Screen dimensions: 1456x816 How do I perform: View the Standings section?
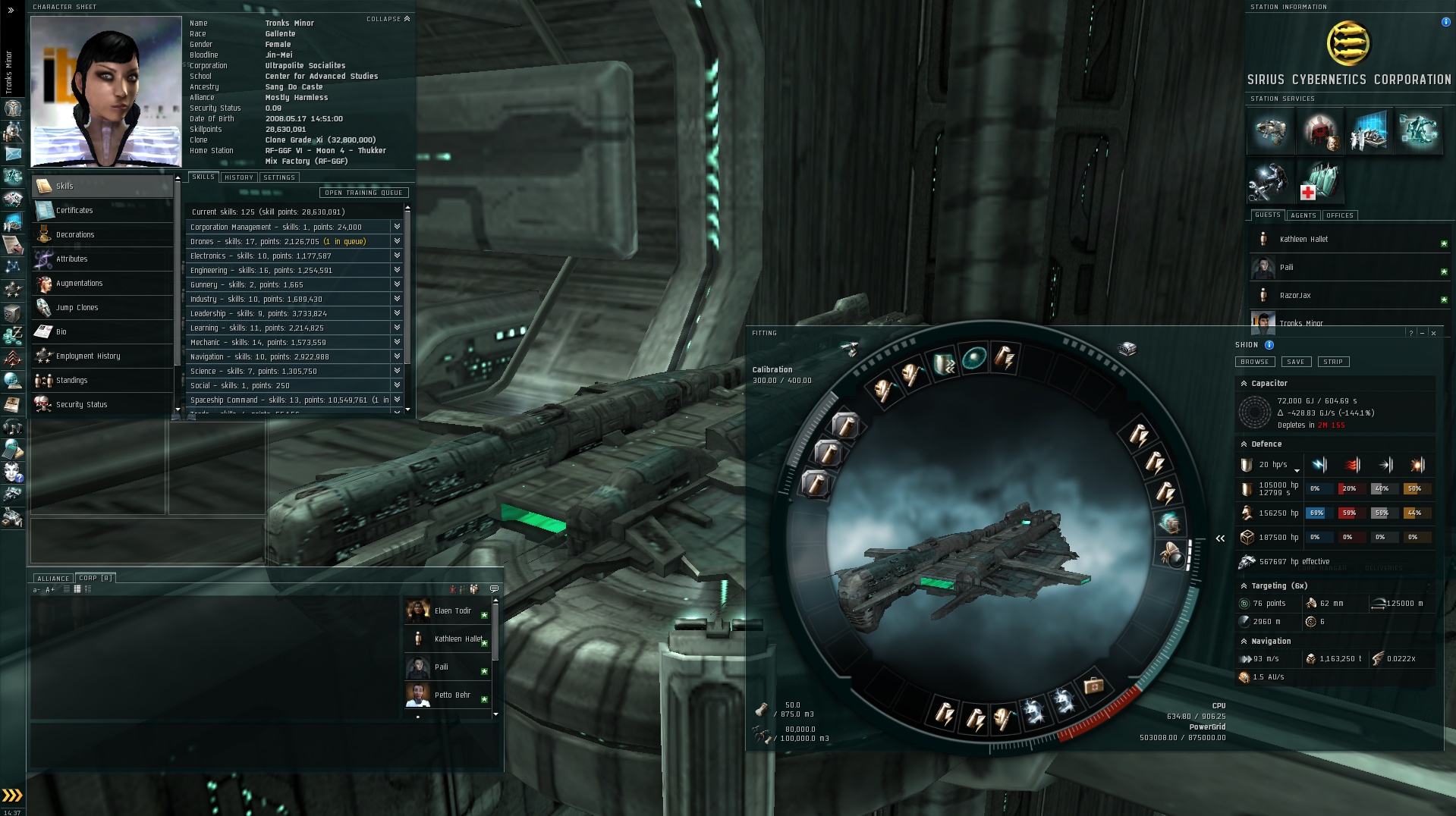tap(71, 380)
